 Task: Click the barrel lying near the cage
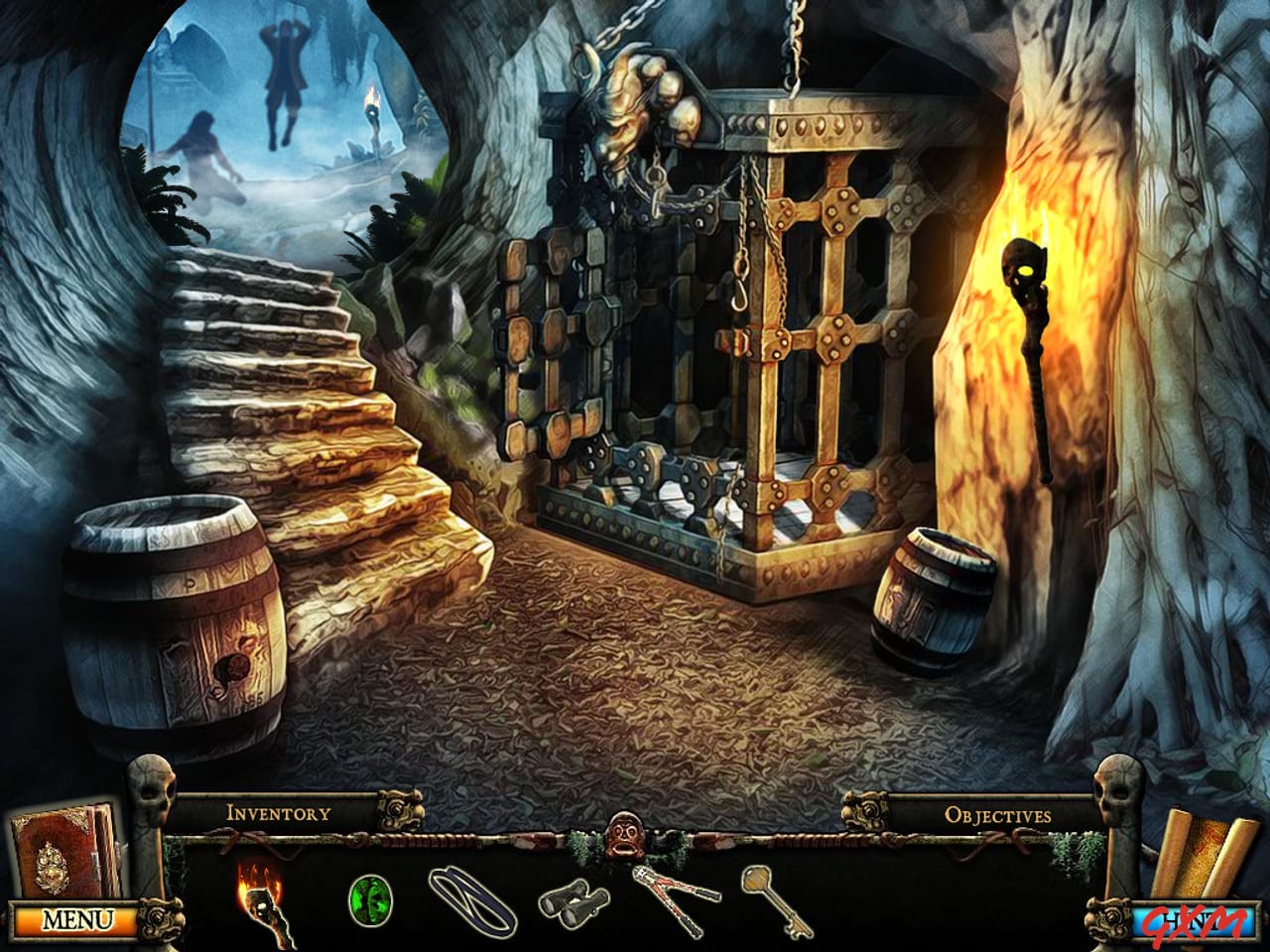(933, 595)
